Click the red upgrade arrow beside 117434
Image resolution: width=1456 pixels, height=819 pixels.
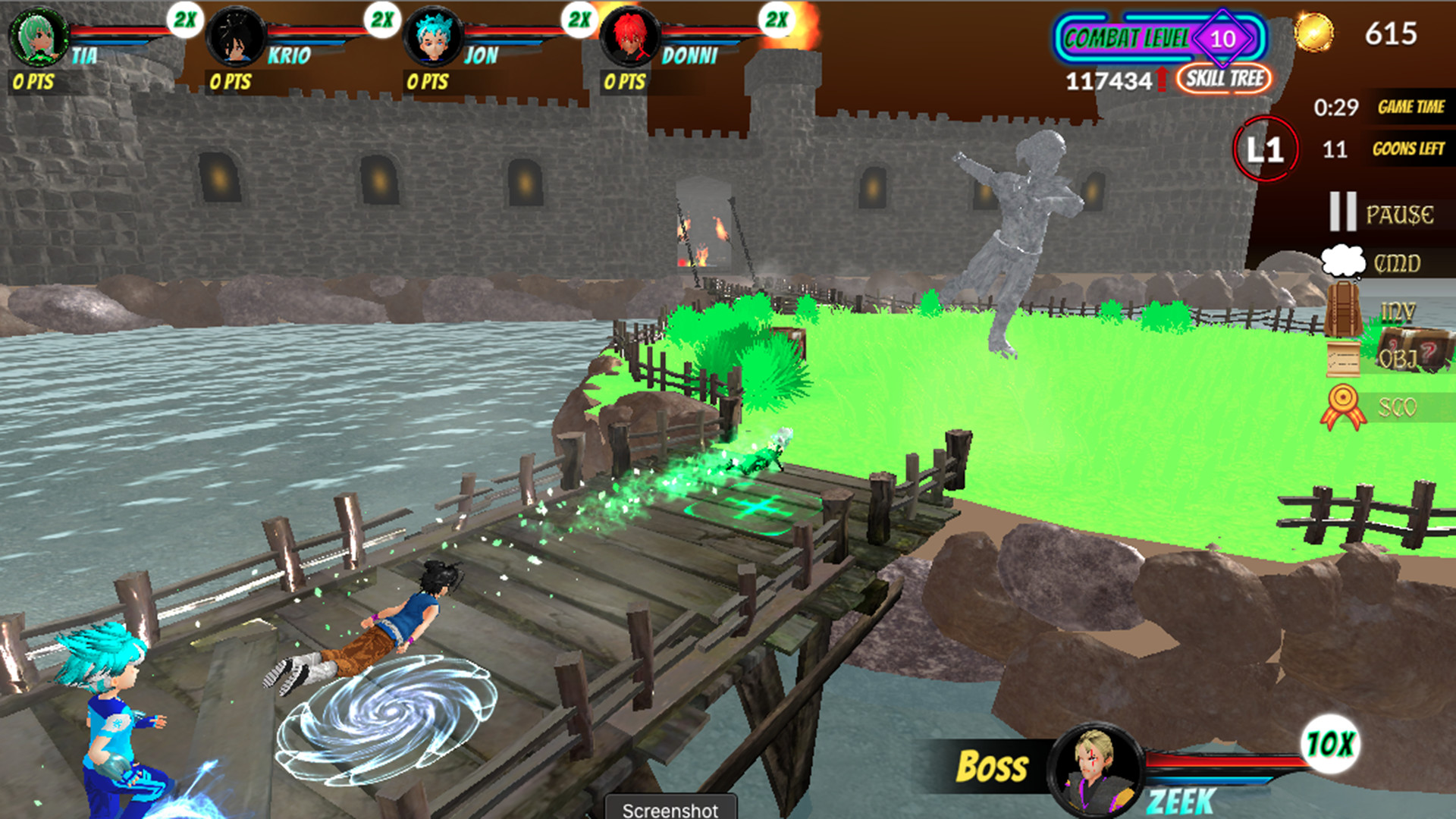coord(1164,79)
